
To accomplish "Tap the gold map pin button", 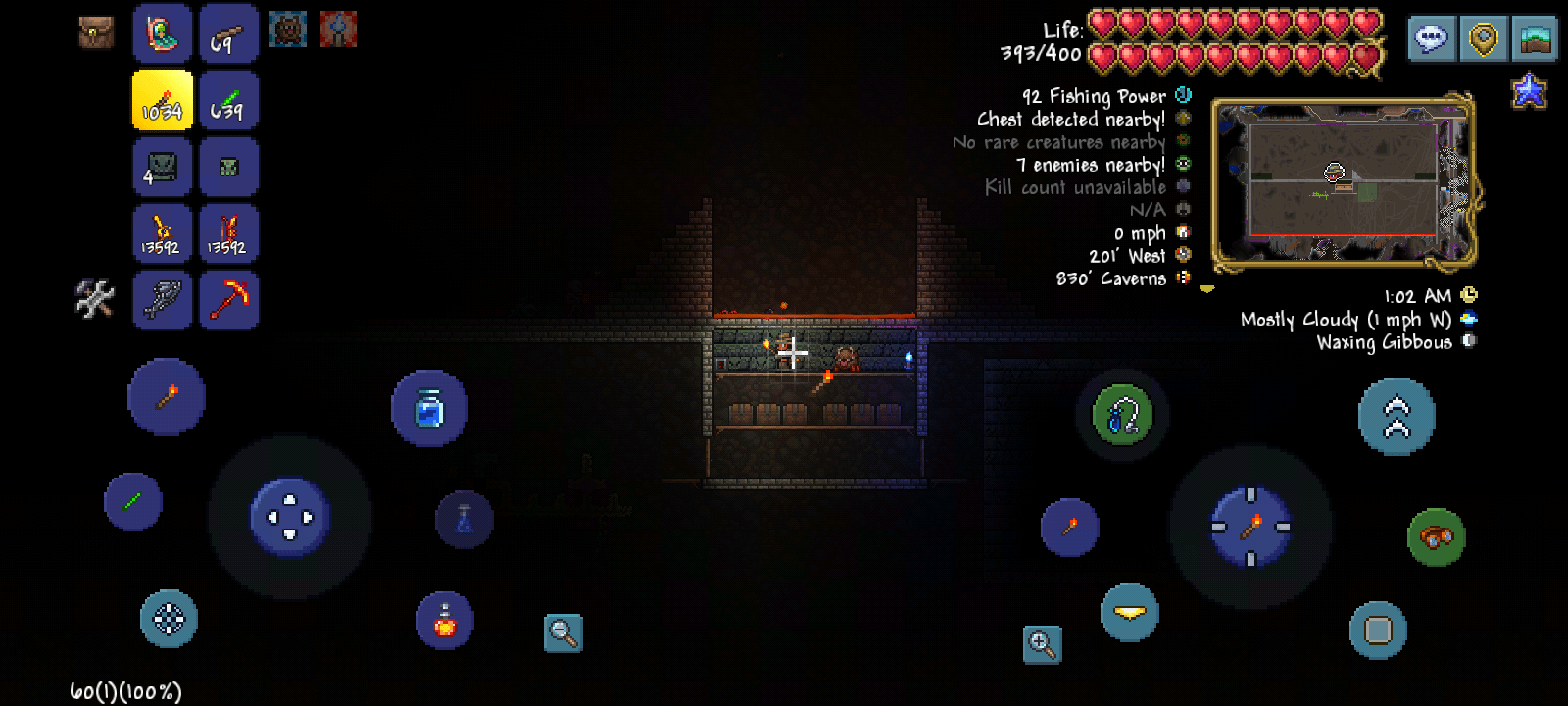I will point(1483,39).
